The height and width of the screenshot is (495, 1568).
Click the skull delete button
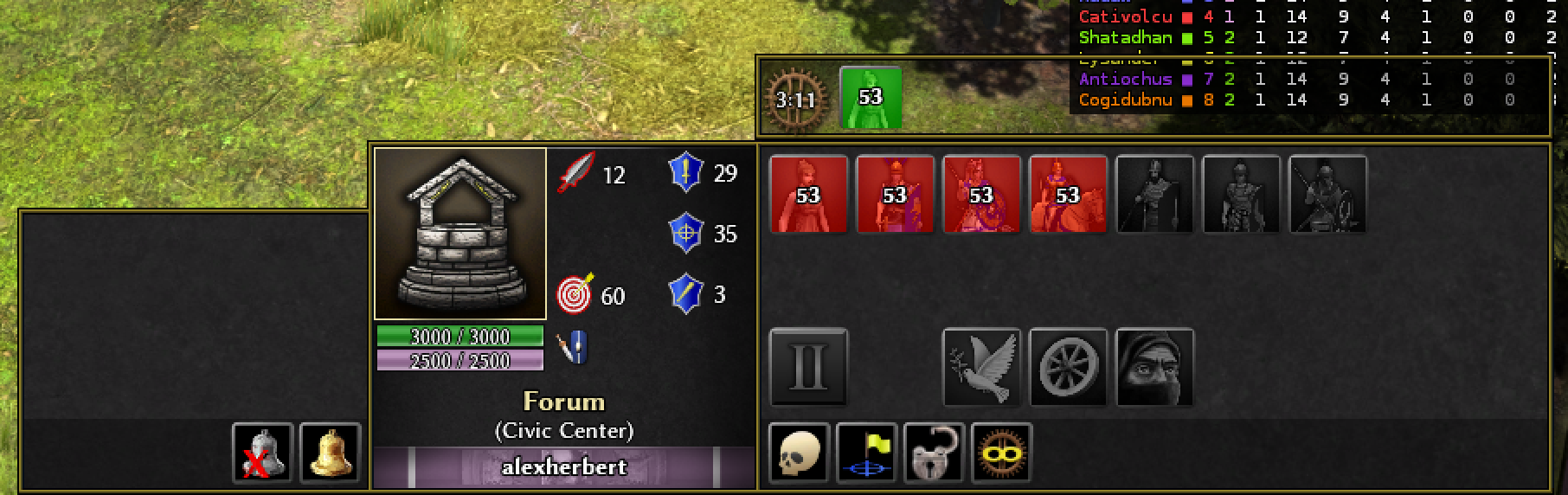click(800, 452)
